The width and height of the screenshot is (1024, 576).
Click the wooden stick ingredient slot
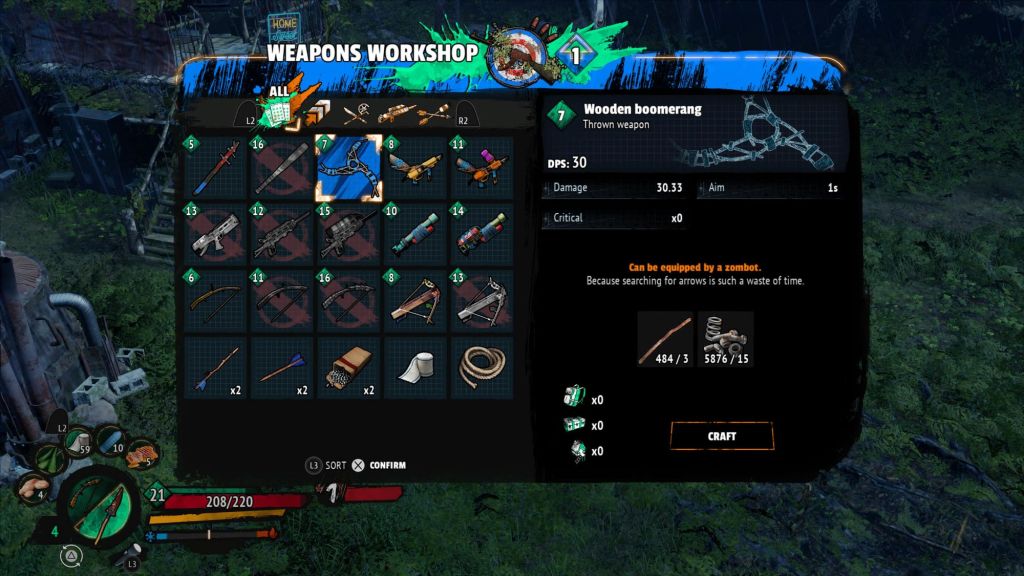coord(665,338)
